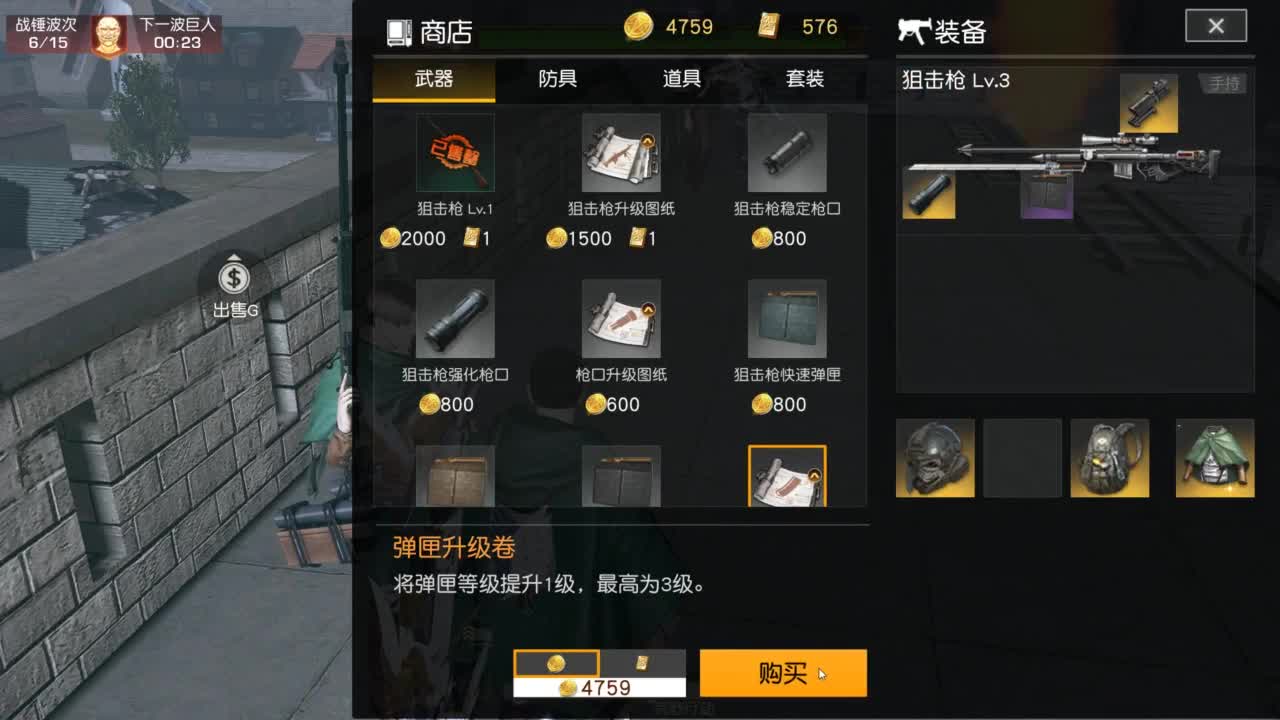Select the green cape equipment slot
Image resolution: width=1280 pixels, height=720 pixels.
[1197, 458]
